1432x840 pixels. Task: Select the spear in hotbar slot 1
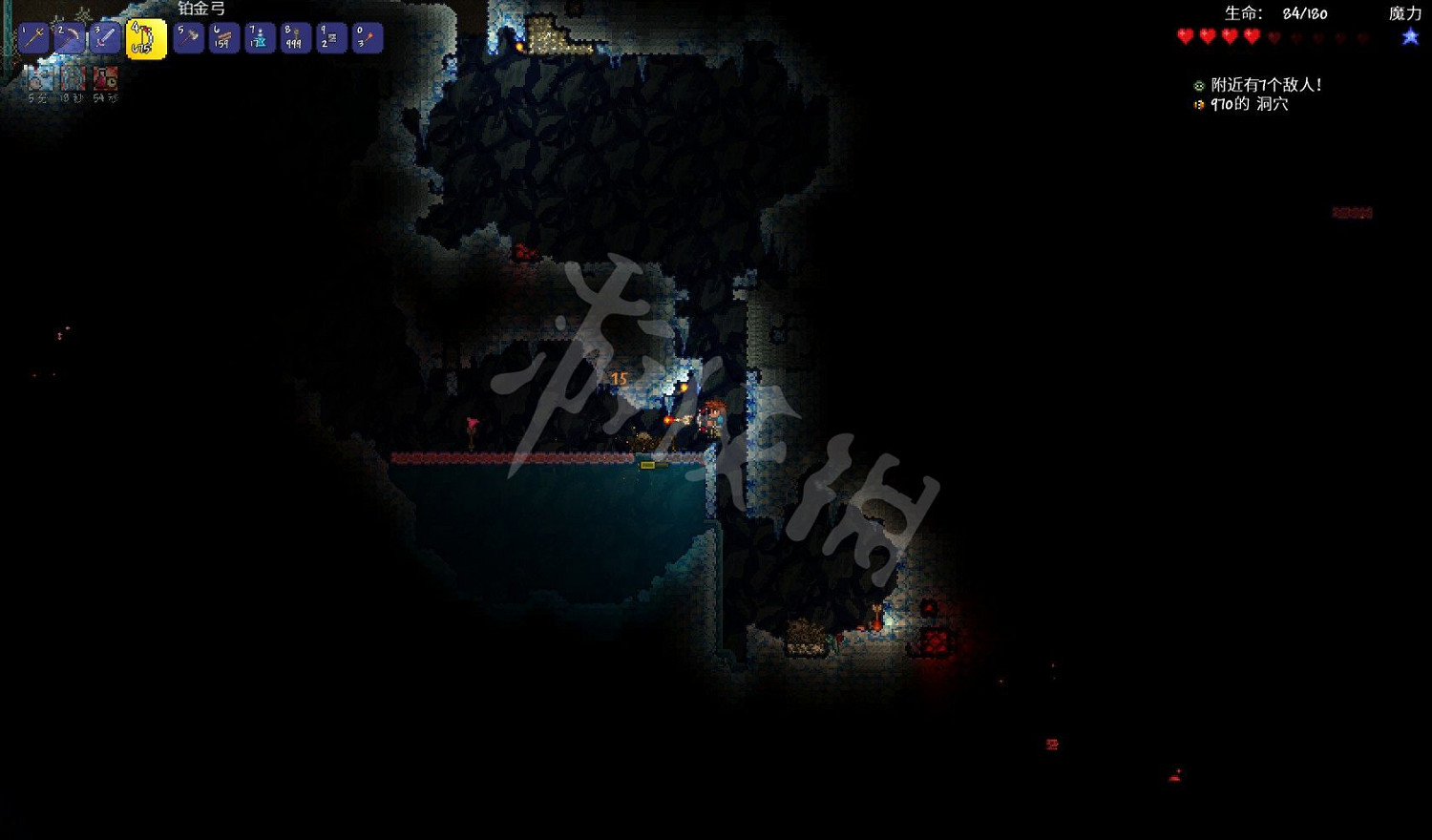coord(35,38)
